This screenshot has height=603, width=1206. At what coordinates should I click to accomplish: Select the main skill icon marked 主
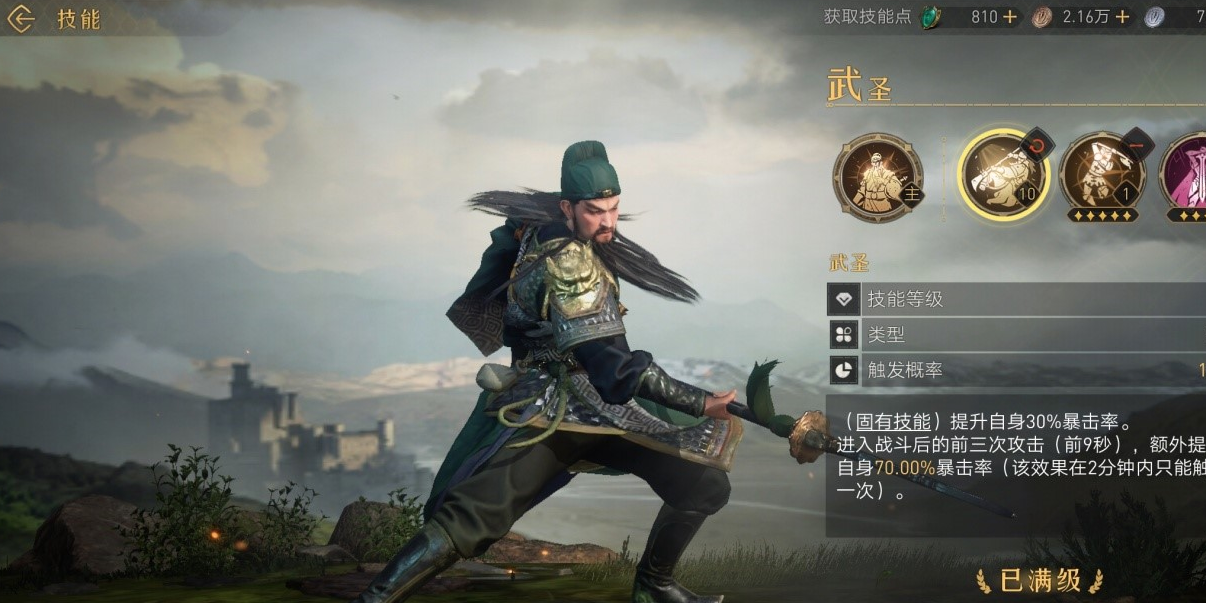[877, 177]
